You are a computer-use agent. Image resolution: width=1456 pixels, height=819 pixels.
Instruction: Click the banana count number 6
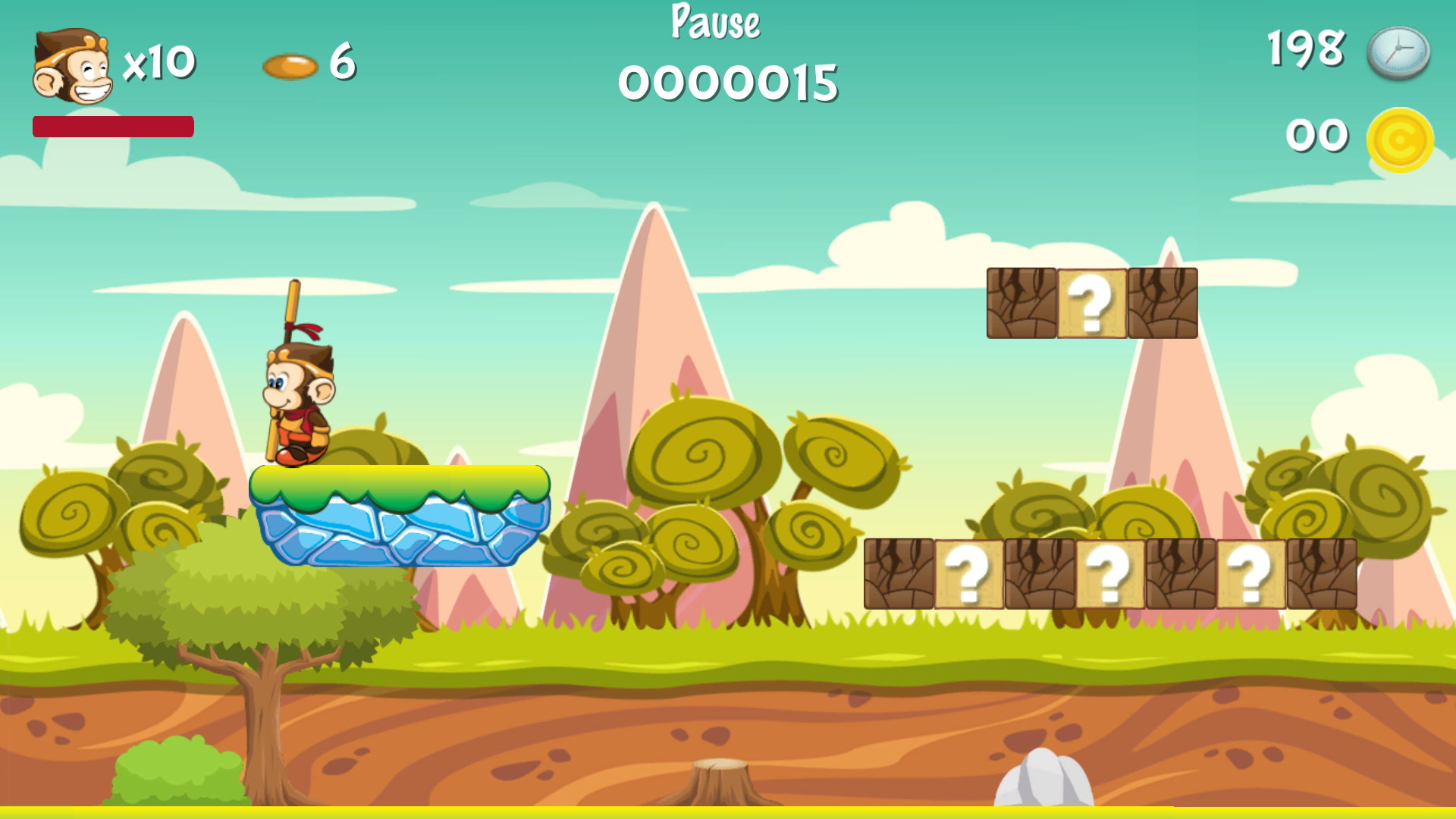340,64
